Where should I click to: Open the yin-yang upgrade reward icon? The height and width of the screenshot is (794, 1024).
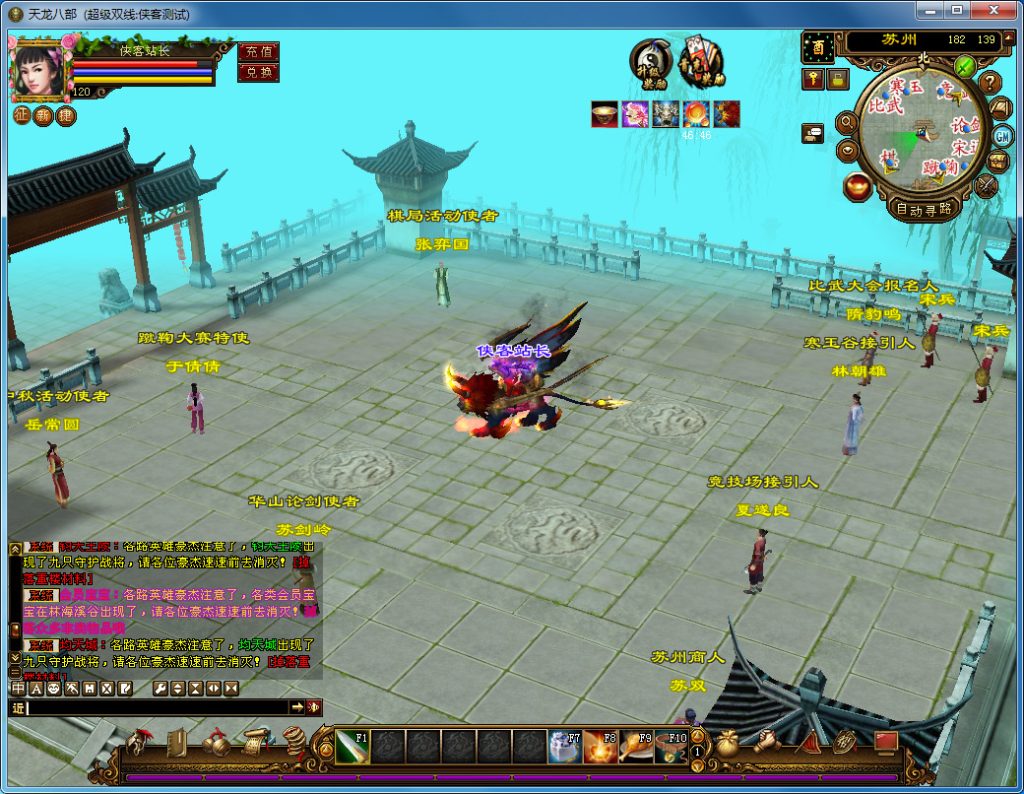[x=650, y=62]
